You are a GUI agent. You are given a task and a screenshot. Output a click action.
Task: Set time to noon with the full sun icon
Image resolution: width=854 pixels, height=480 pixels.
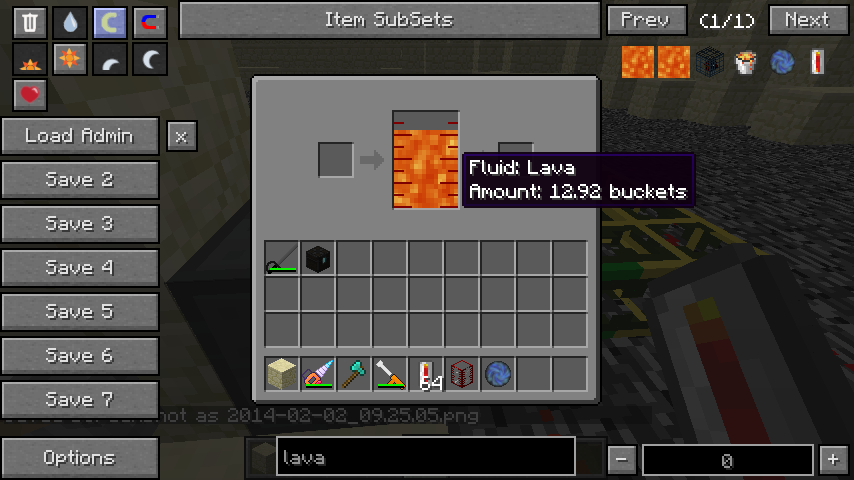69,60
